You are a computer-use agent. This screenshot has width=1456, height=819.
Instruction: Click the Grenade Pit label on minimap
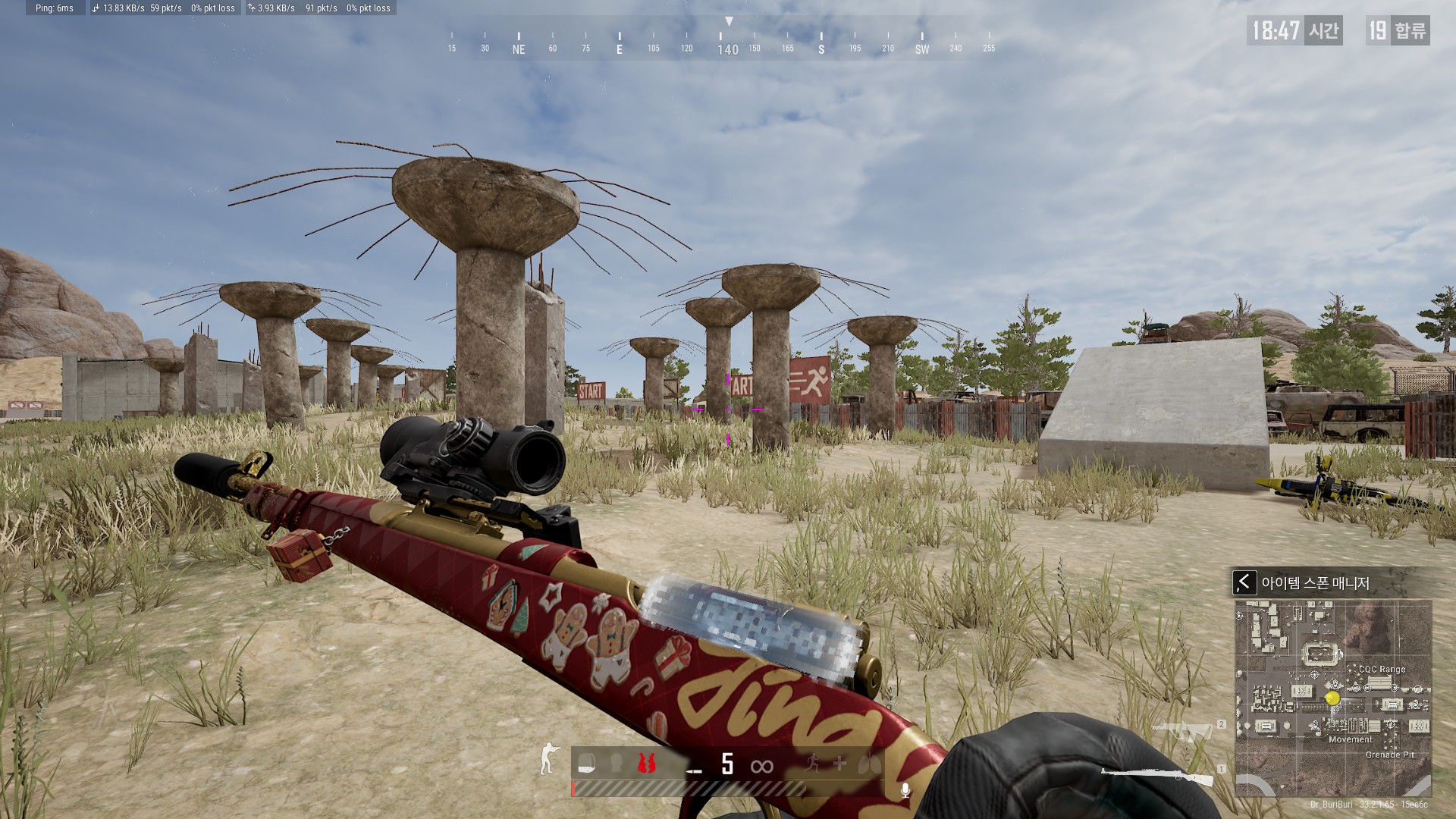pyautogui.click(x=1389, y=755)
